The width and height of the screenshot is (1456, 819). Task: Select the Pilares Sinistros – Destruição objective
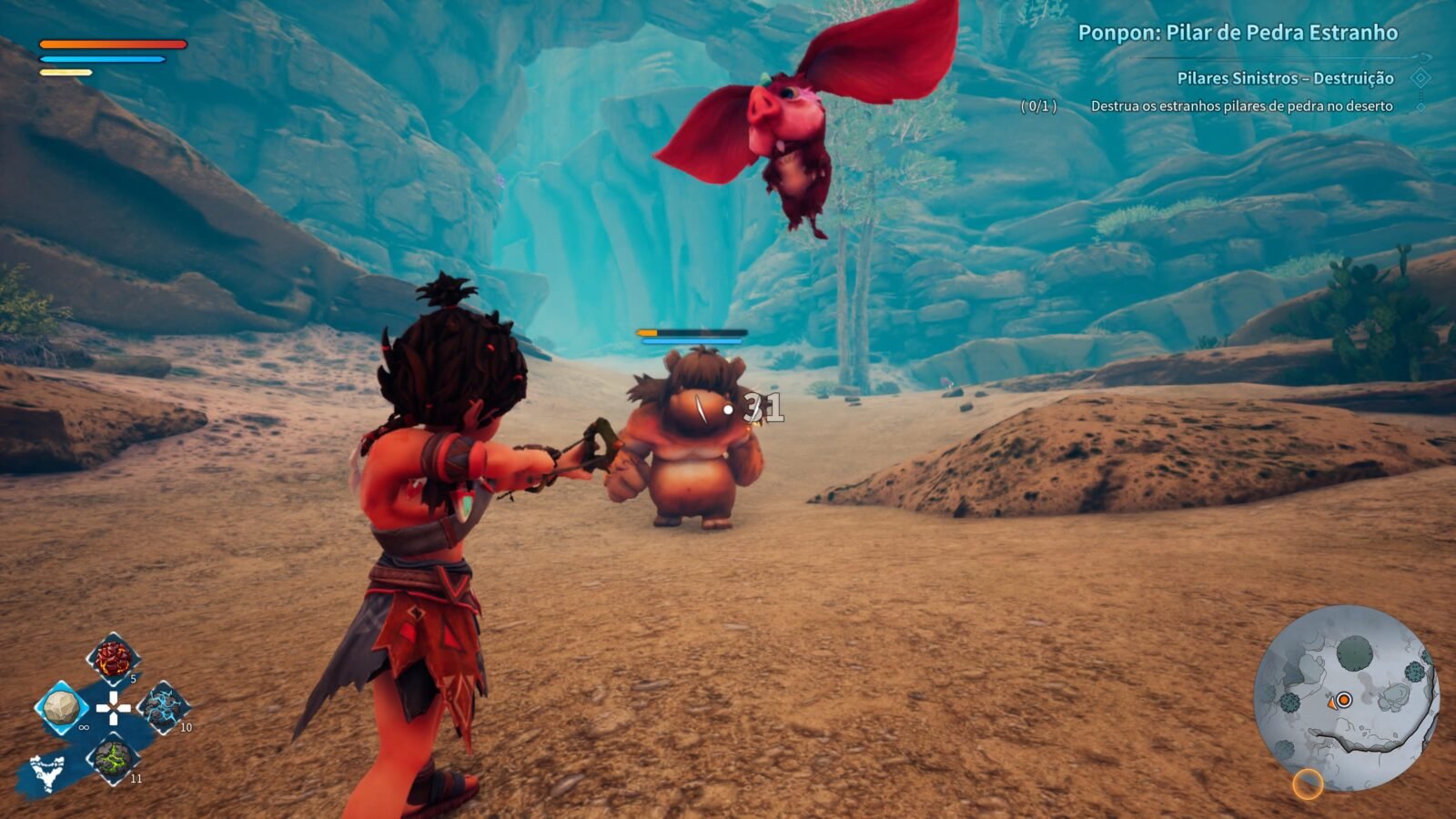click(x=1285, y=78)
